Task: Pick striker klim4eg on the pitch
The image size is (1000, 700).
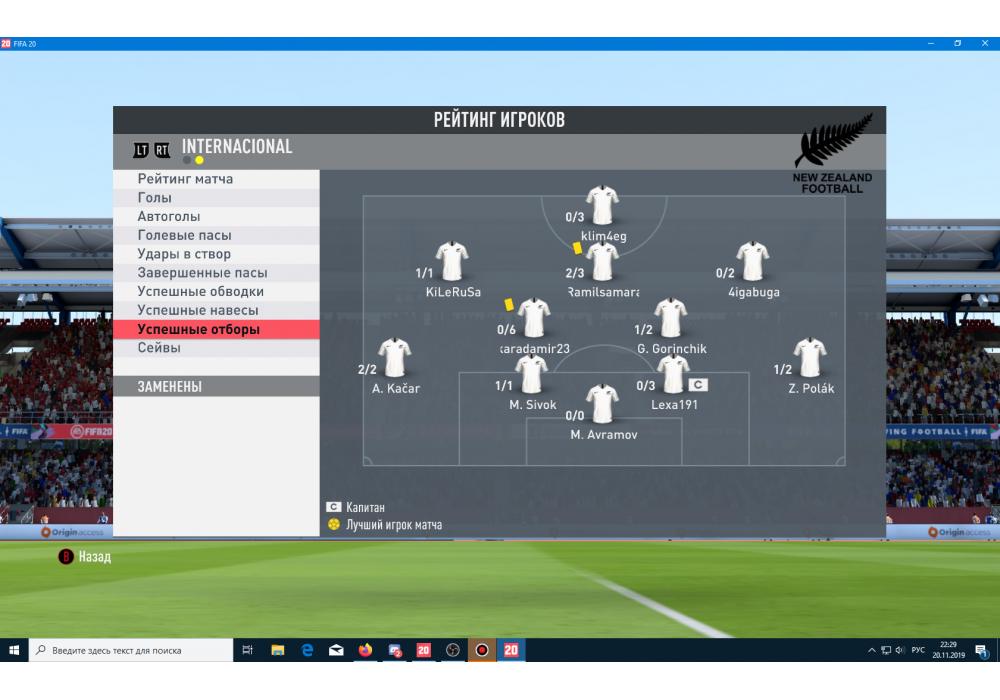Action: click(x=603, y=205)
